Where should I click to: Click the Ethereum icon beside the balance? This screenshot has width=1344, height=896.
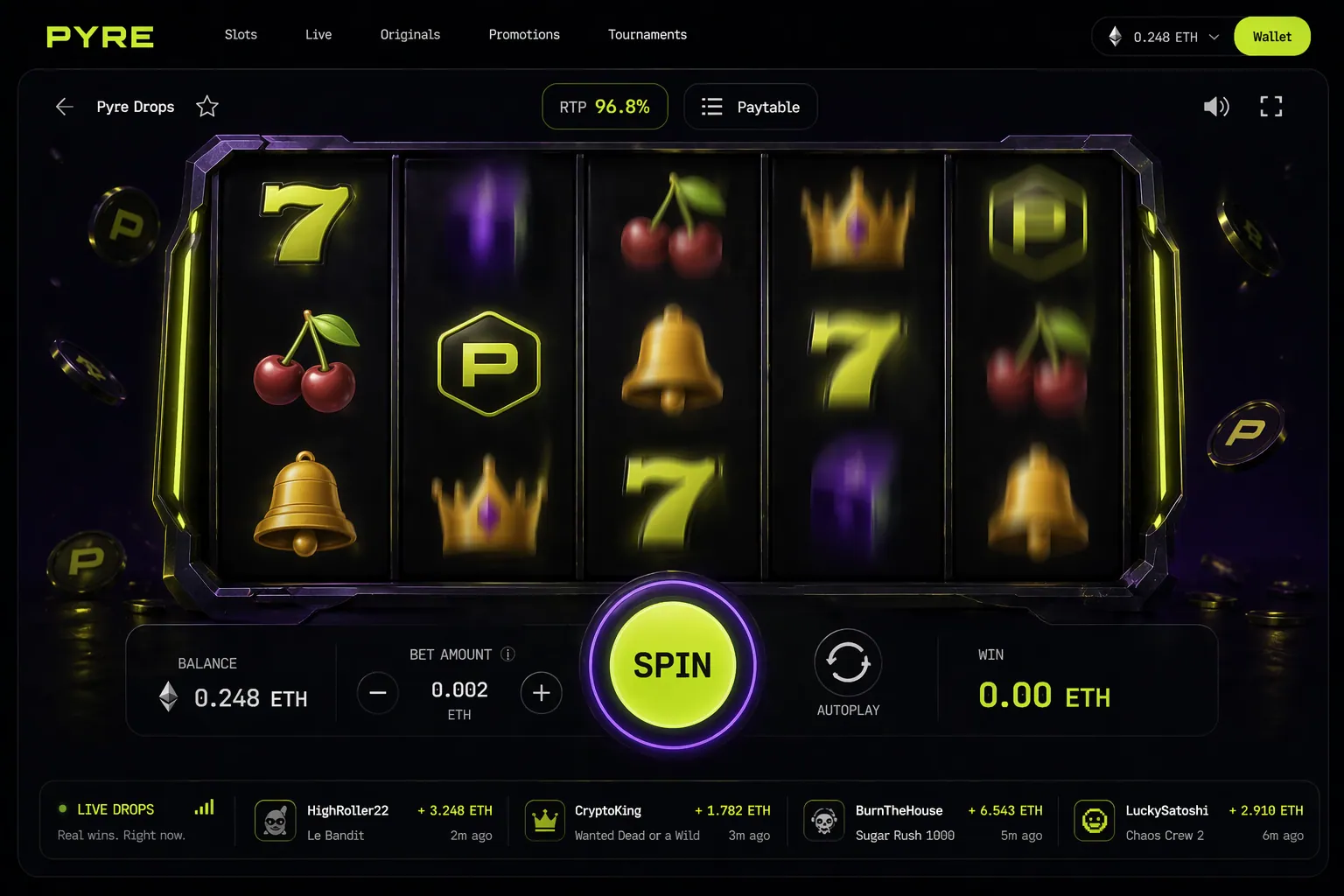[x=167, y=697]
